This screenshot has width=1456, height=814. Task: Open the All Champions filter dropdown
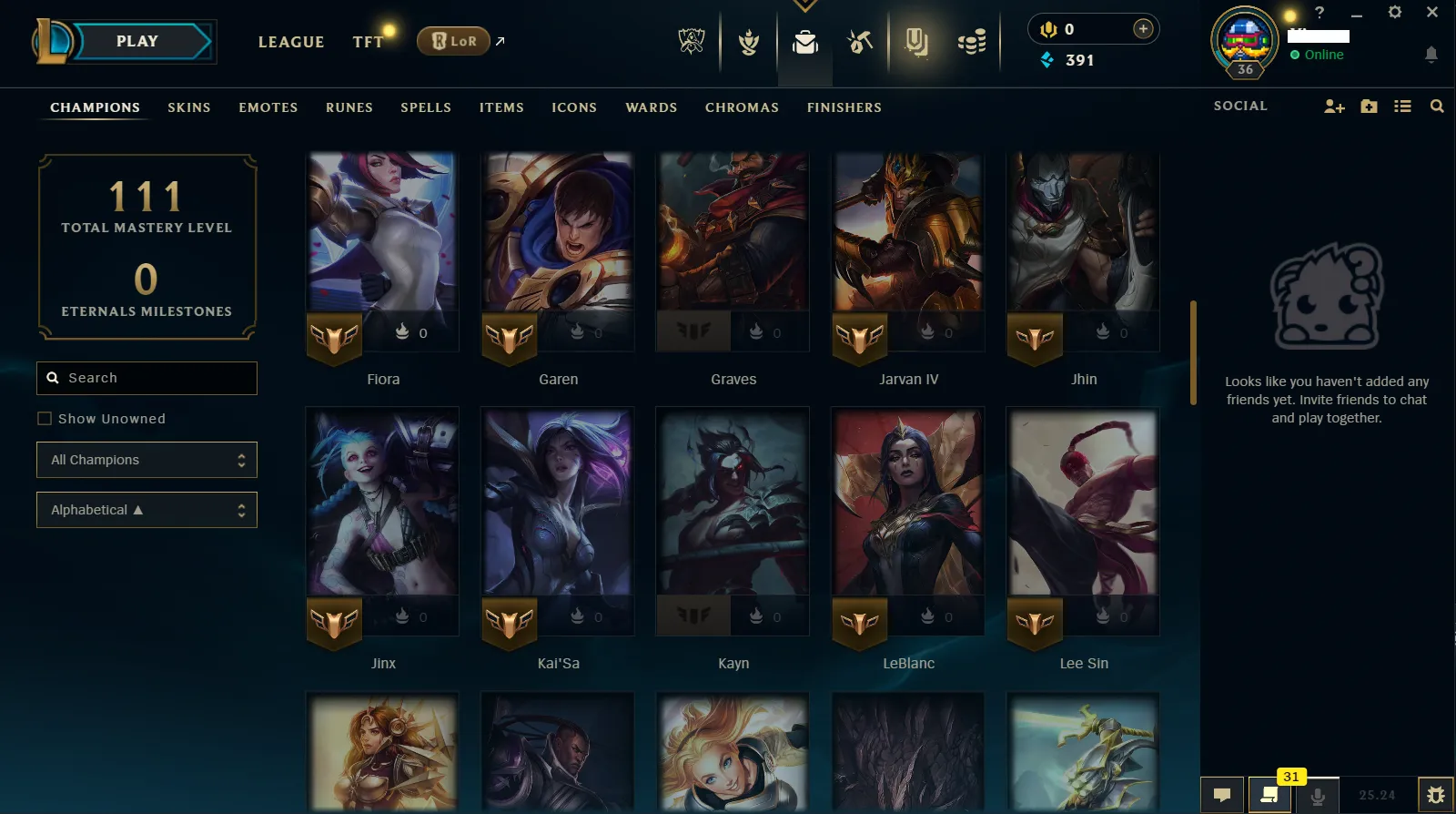(147, 460)
